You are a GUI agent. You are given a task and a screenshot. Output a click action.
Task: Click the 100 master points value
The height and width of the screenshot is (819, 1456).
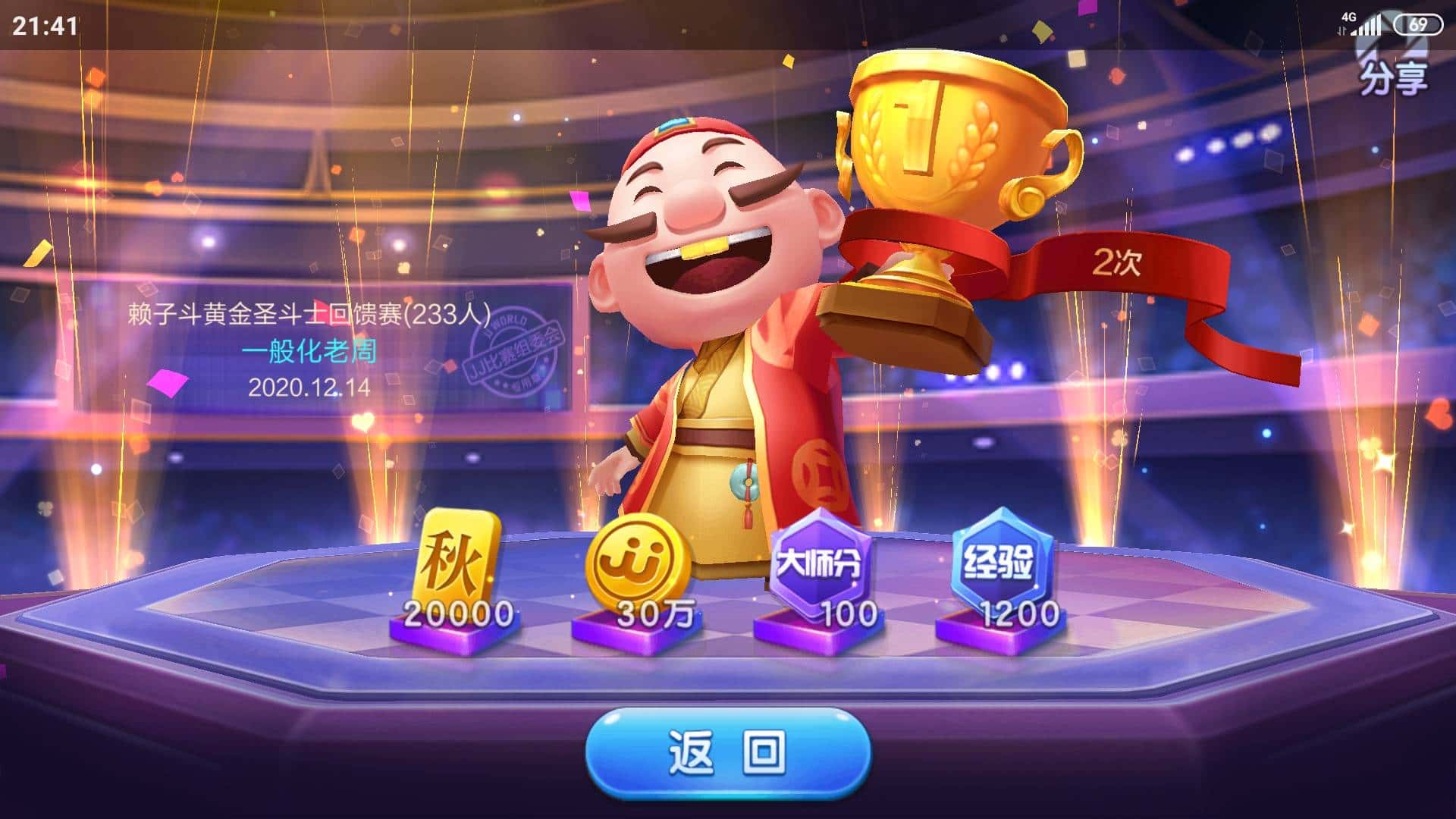[x=850, y=612]
